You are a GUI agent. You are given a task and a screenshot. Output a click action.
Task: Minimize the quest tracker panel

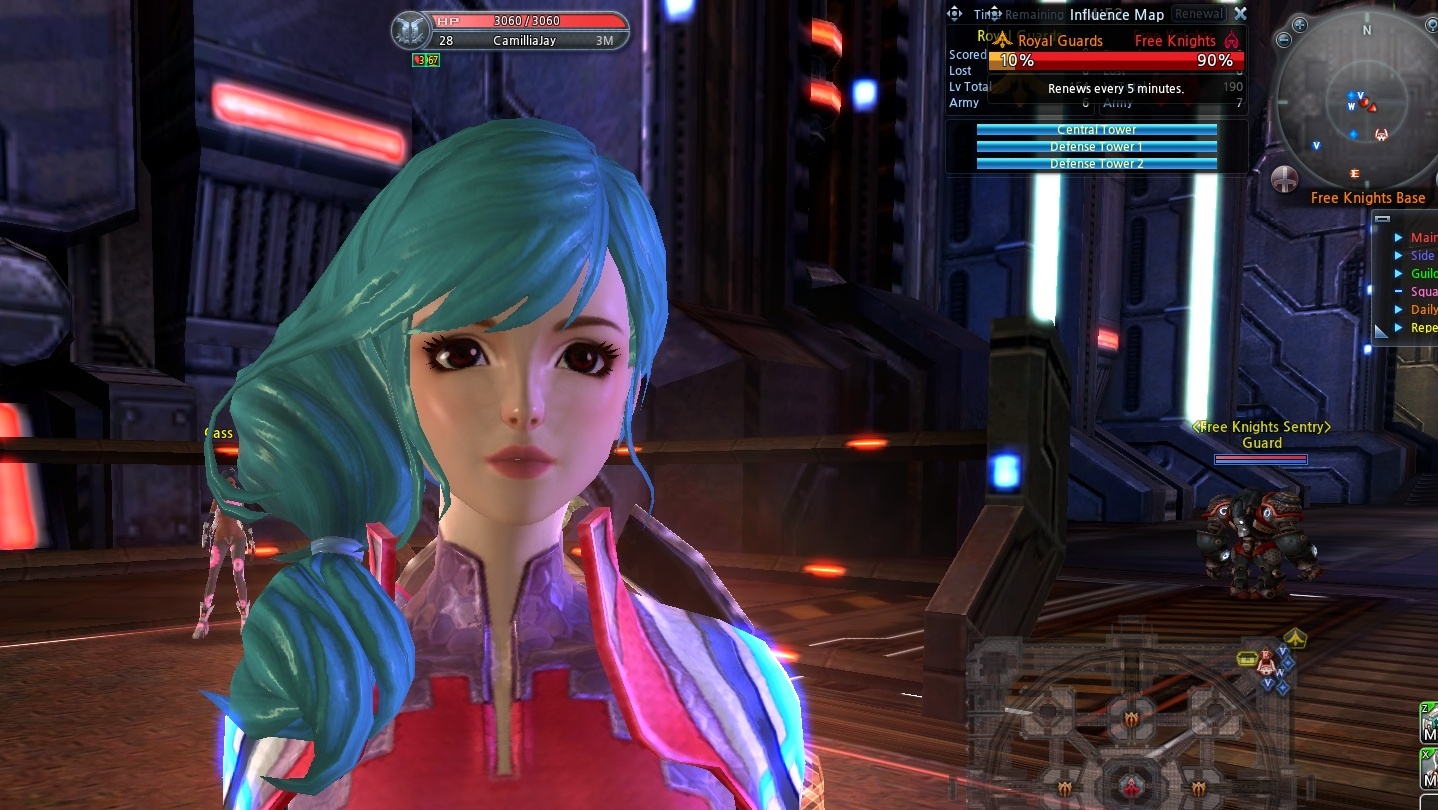click(1382, 219)
